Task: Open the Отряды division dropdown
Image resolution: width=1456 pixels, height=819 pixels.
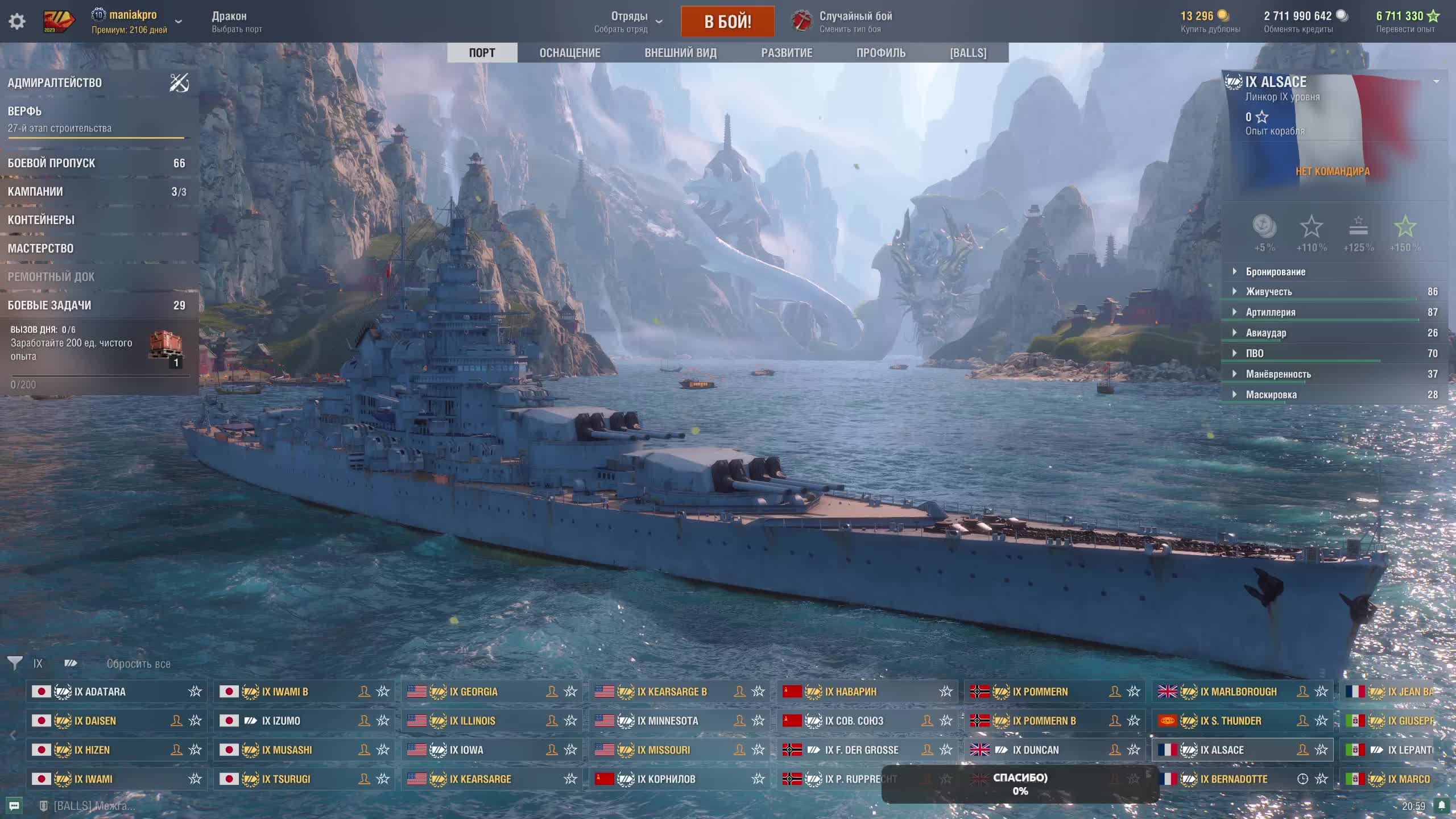Action: click(x=629, y=22)
